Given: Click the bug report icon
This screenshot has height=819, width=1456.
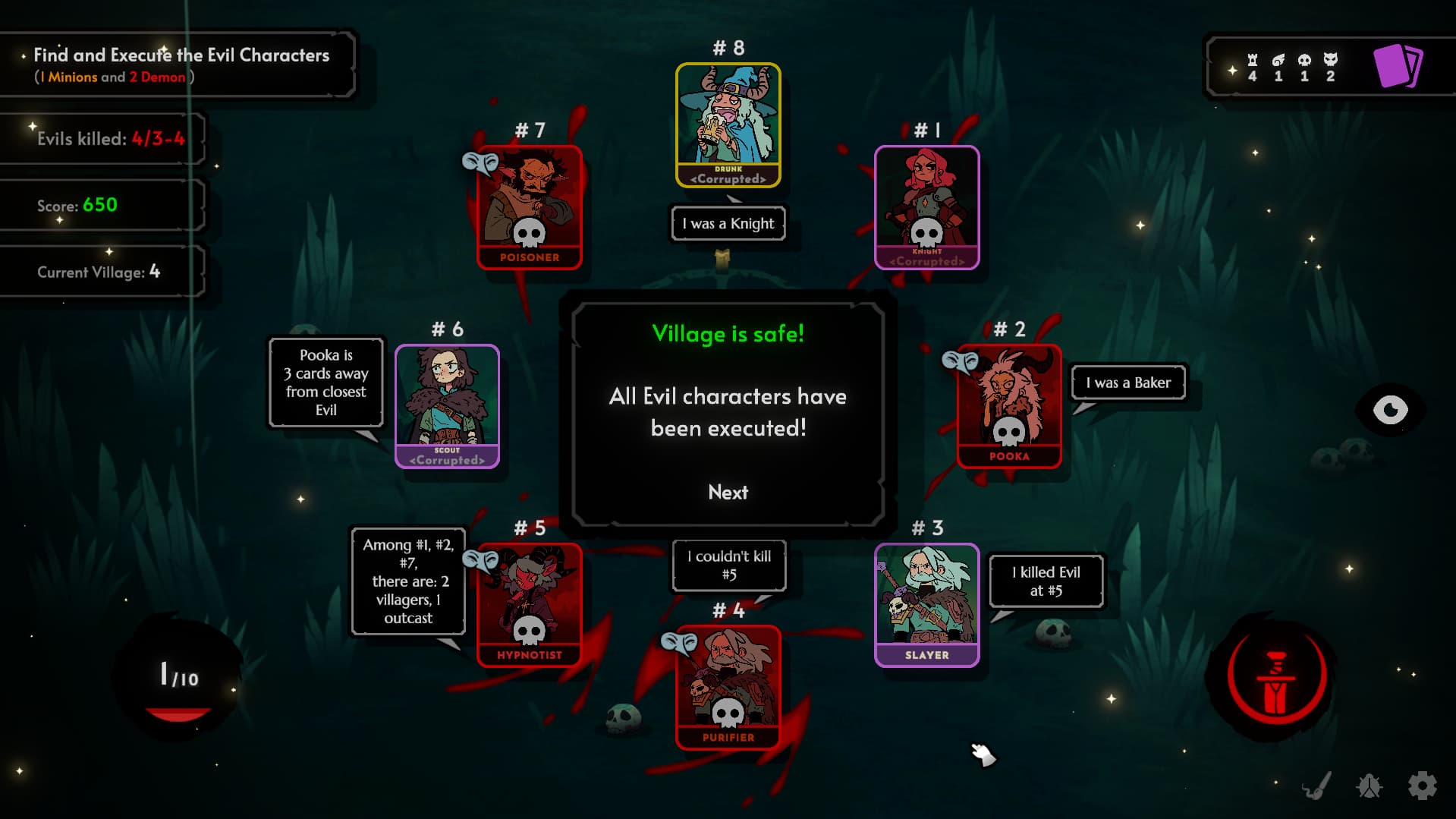Looking at the screenshot, I should [1369, 786].
